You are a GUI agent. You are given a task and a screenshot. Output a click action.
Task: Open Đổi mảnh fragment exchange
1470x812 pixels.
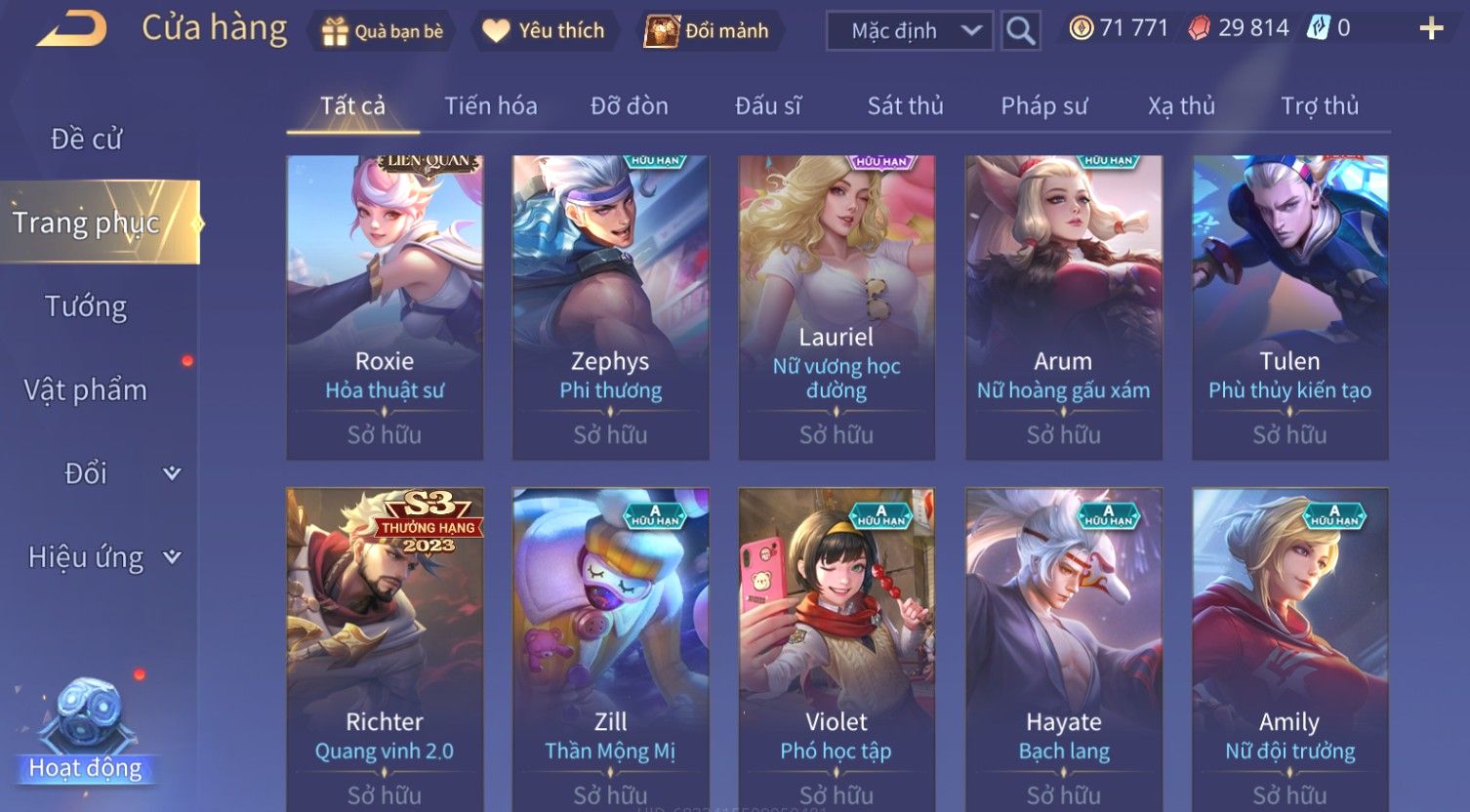coord(708,31)
